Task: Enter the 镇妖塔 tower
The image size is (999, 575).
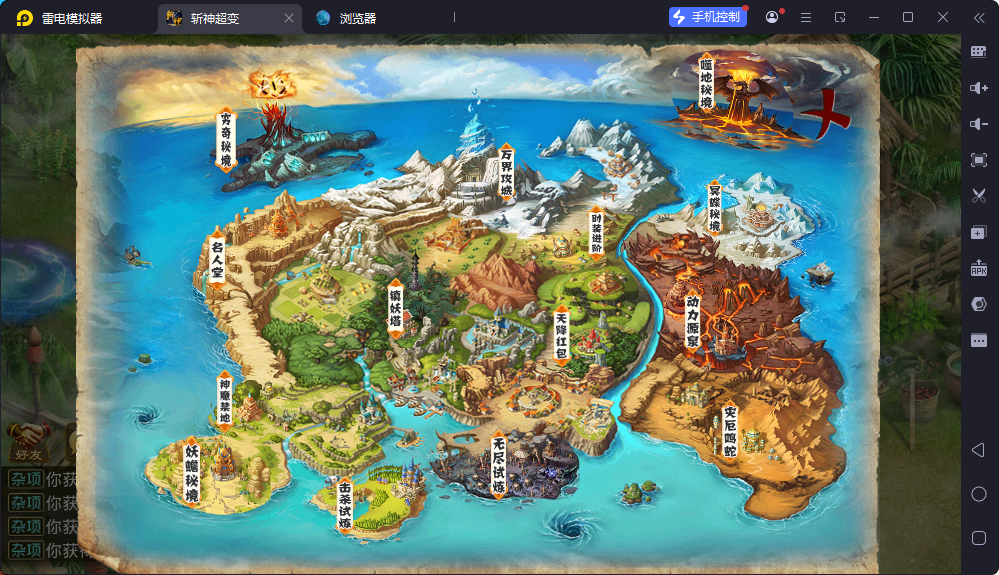Action: tap(396, 308)
